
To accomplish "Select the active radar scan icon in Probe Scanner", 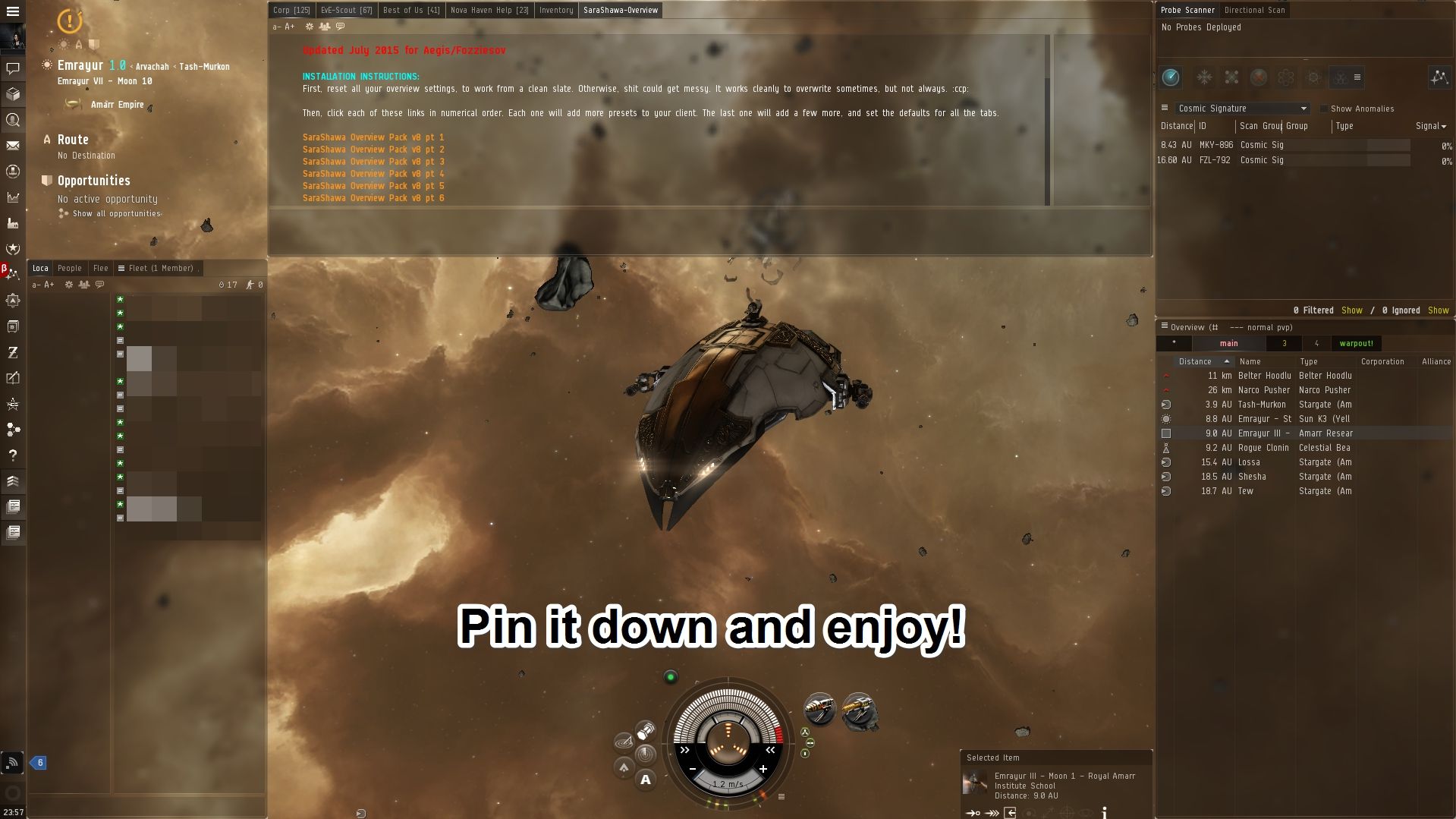I will coord(1171,77).
